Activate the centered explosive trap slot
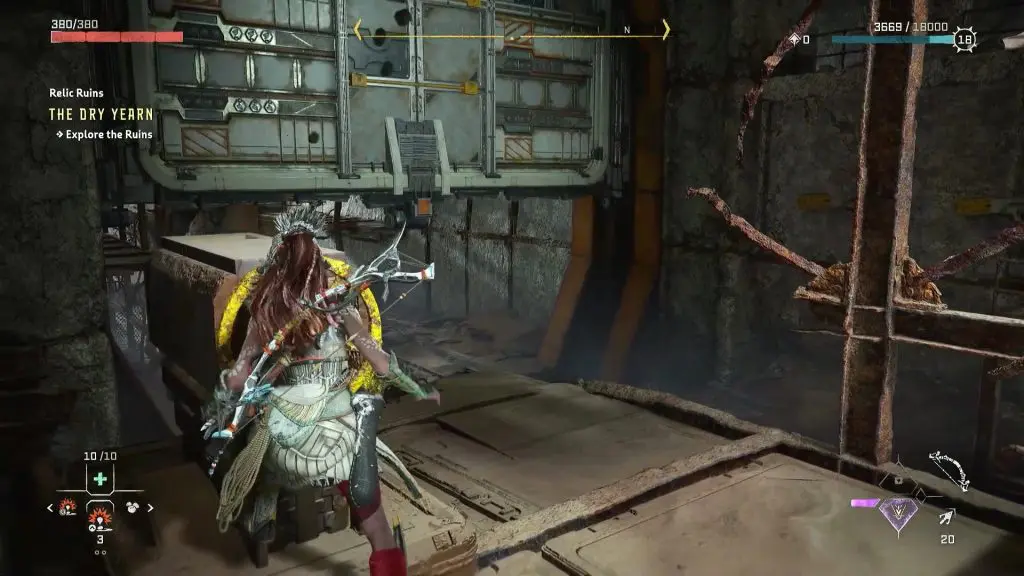The height and width of the screenshot is (576, 1024). click(x=99, y=517)
